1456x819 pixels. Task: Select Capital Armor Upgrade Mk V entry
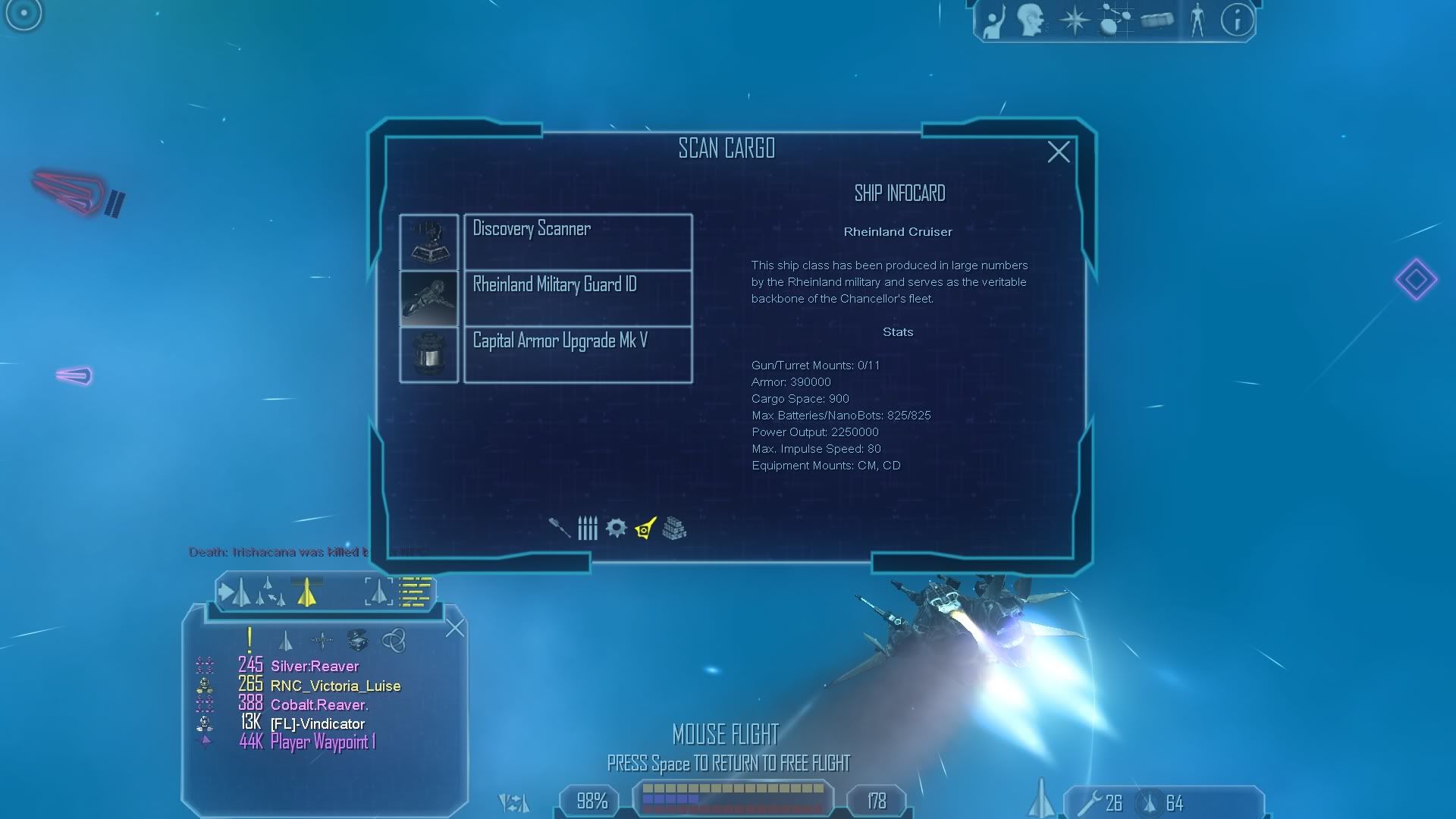577,354
